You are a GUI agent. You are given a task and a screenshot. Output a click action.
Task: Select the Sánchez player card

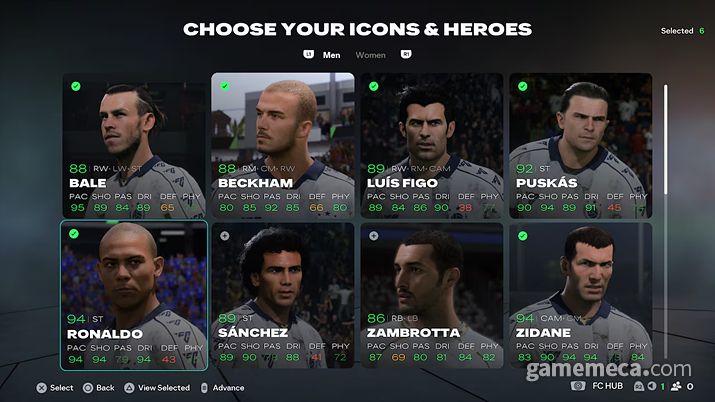coord(282,295)
